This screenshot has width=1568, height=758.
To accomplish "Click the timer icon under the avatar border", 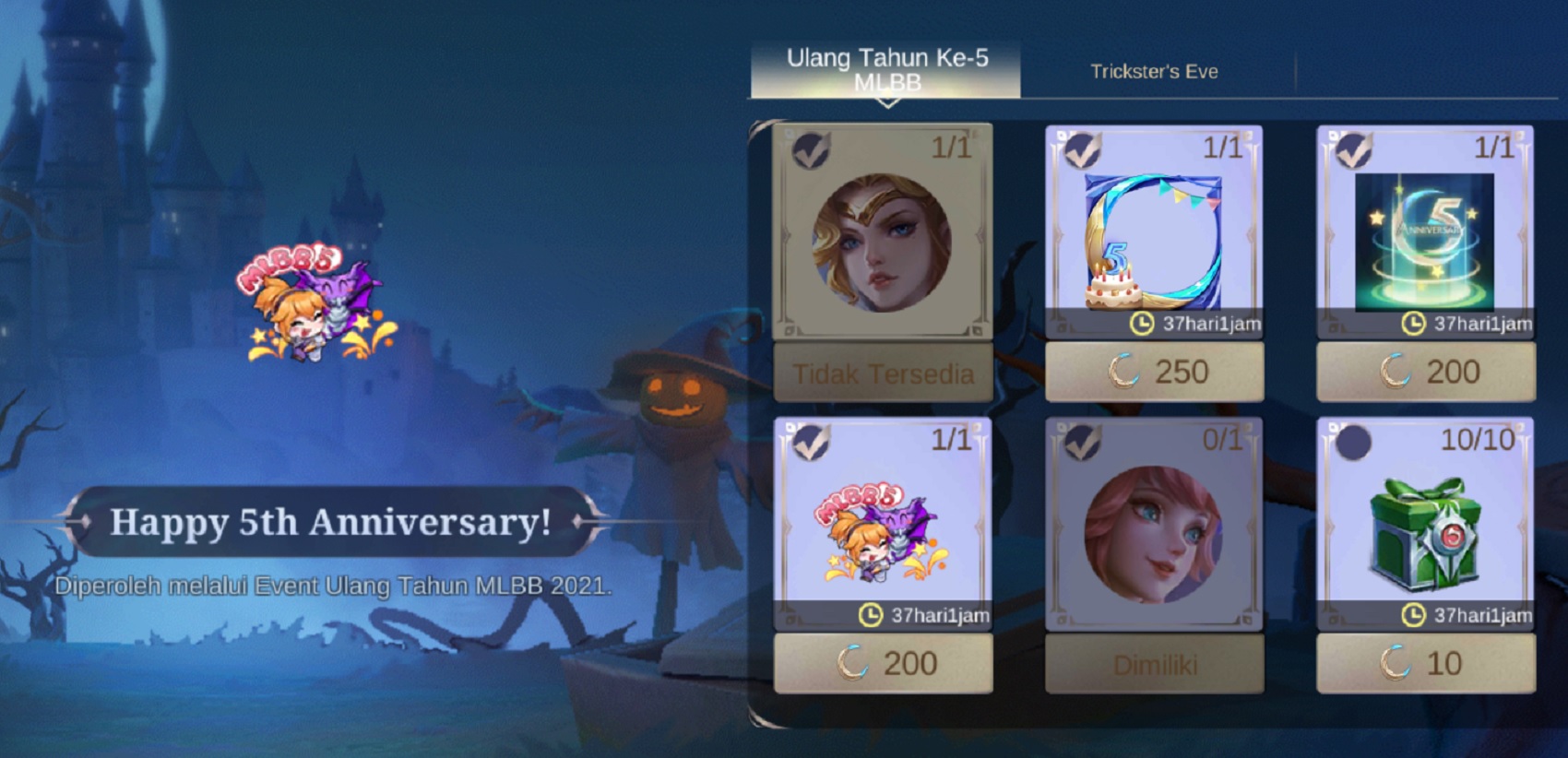I will [1140, 325].
